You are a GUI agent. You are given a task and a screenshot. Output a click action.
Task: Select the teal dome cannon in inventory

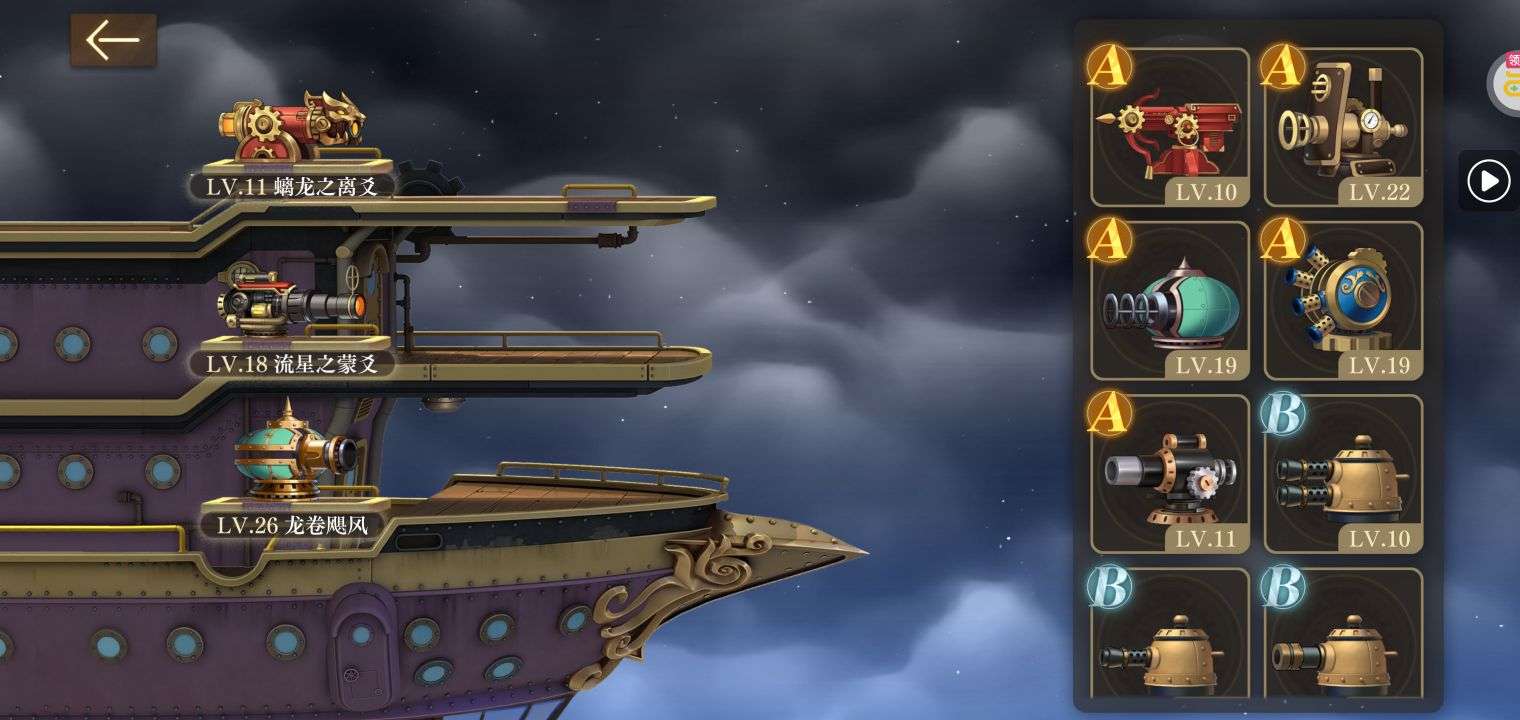(1170, 301)
